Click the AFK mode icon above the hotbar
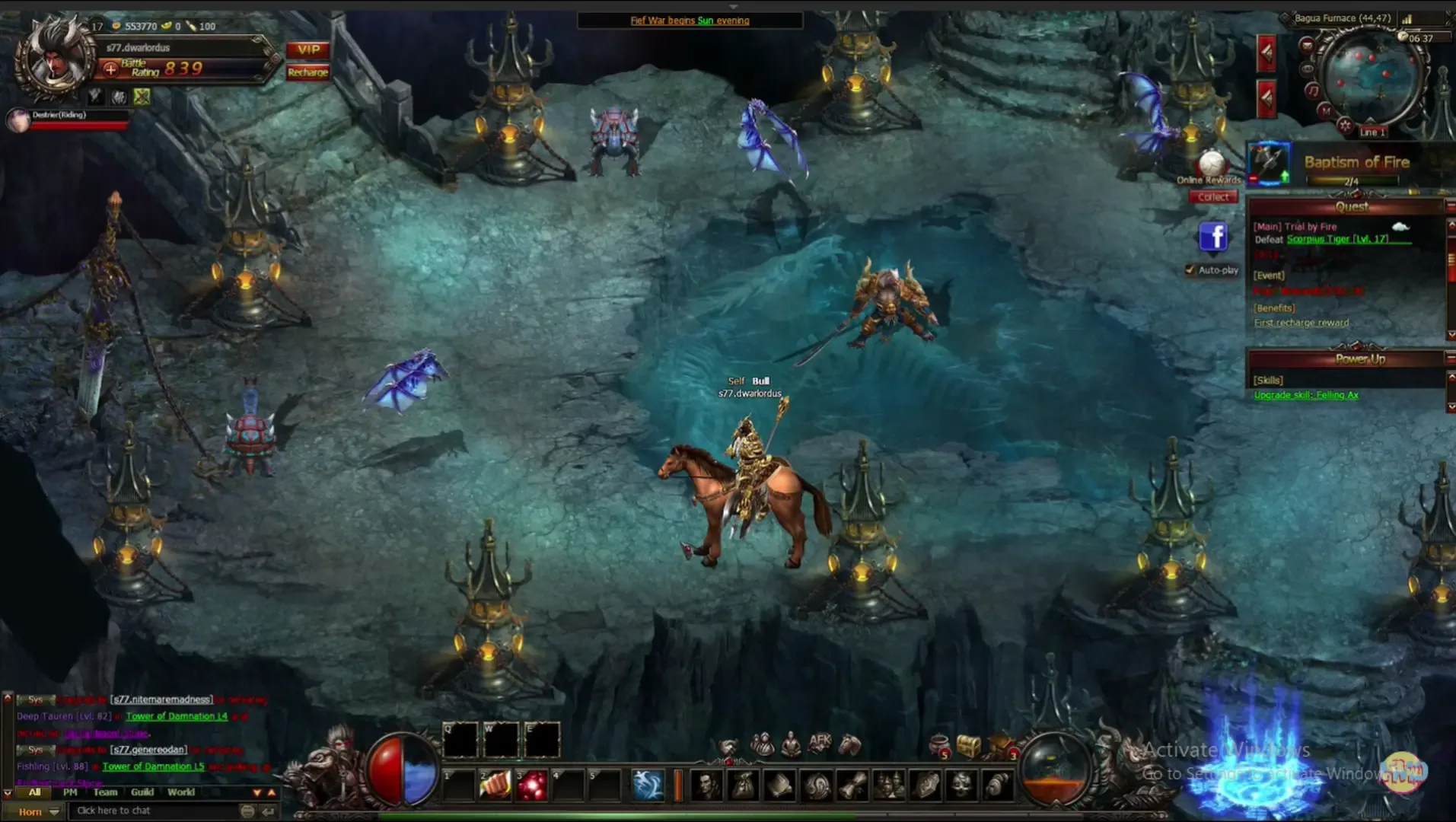 820,741
